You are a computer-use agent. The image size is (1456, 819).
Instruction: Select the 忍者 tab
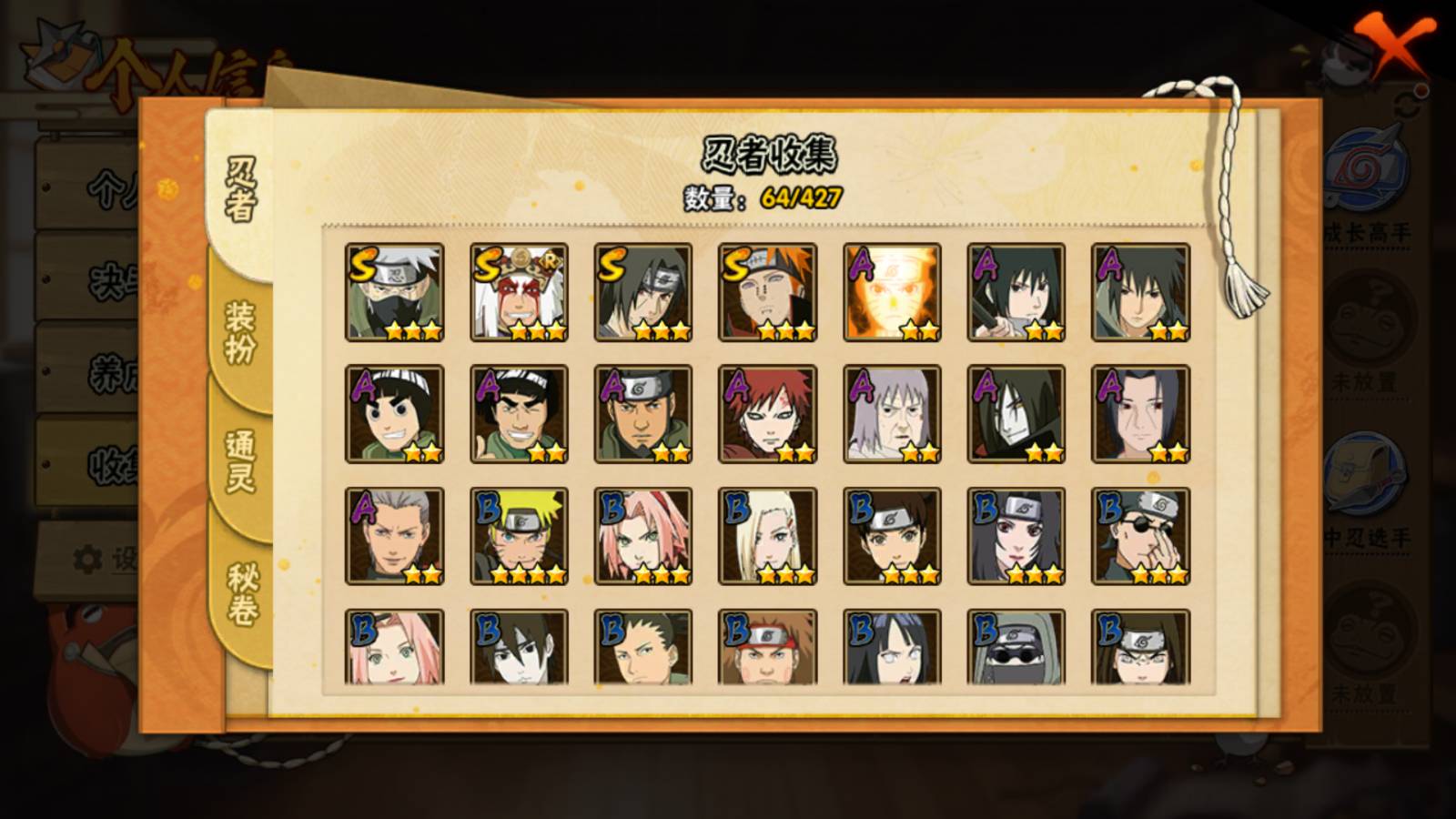pos(240,189)
